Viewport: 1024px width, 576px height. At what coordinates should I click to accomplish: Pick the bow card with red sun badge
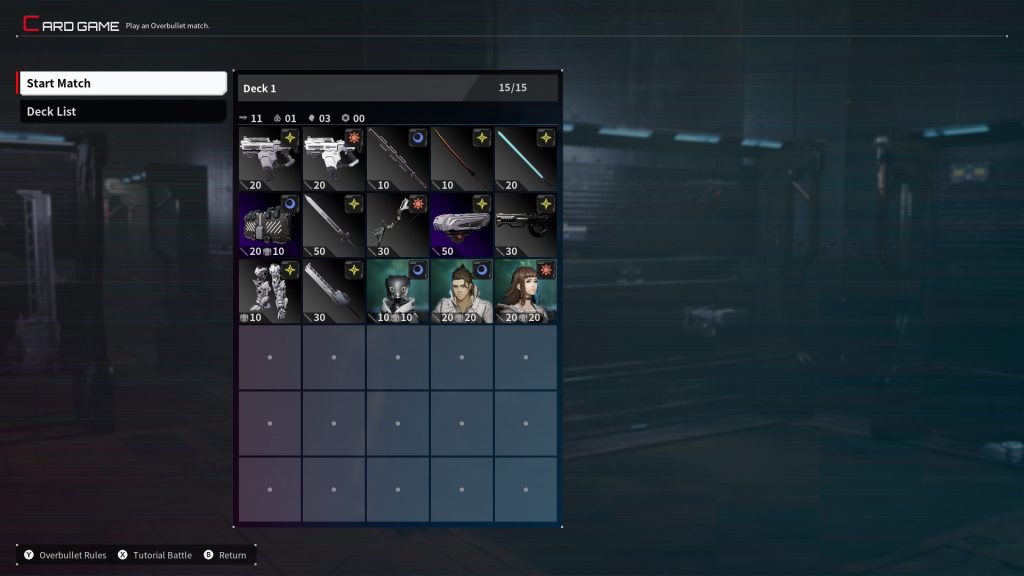(x=398, y=225)
